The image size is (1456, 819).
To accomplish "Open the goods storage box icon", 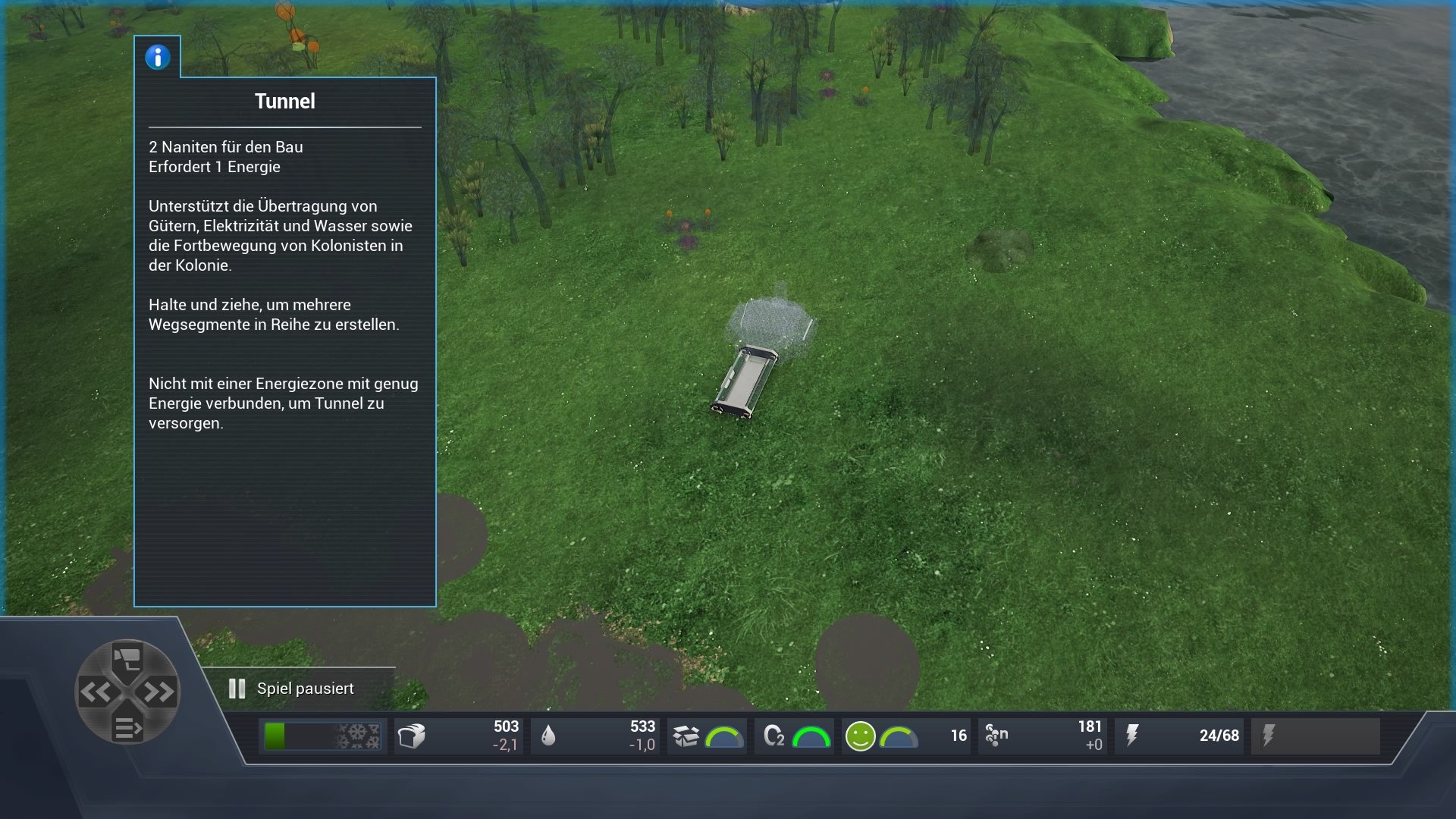I will pyautogui.click(x=686, y=735).
